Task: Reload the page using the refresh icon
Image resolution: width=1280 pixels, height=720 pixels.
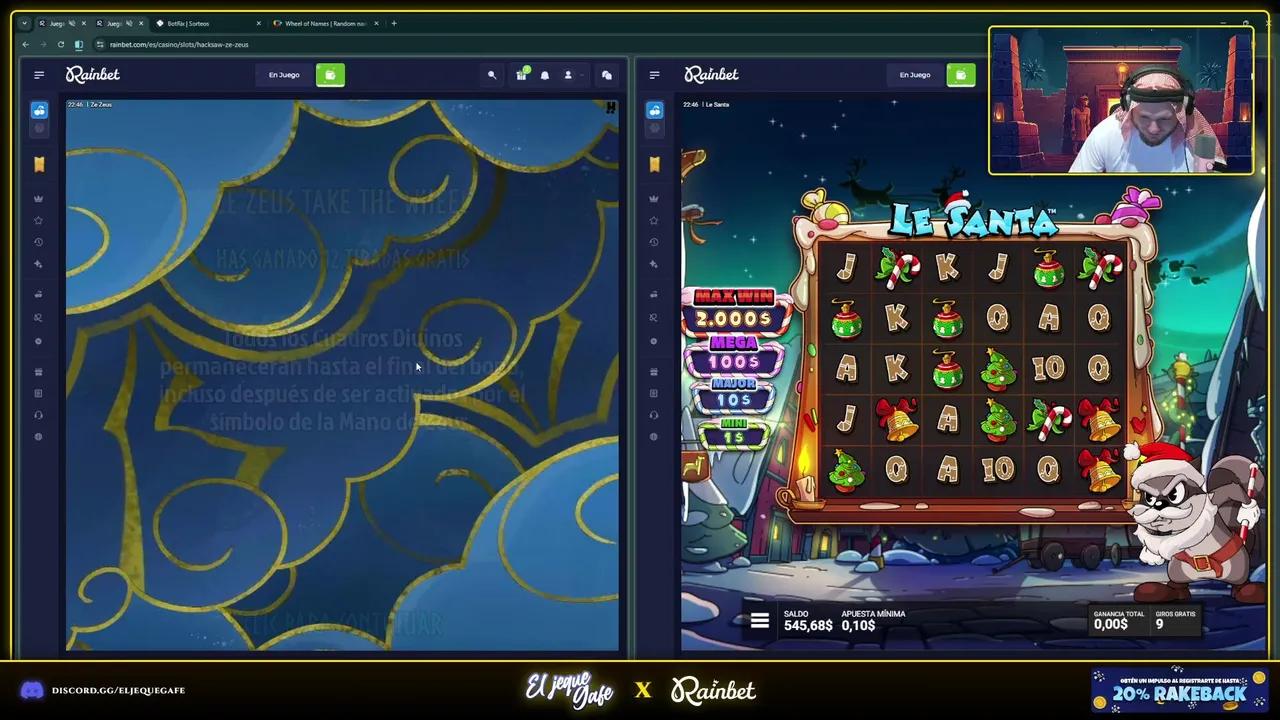Action: tap(60, 44)
